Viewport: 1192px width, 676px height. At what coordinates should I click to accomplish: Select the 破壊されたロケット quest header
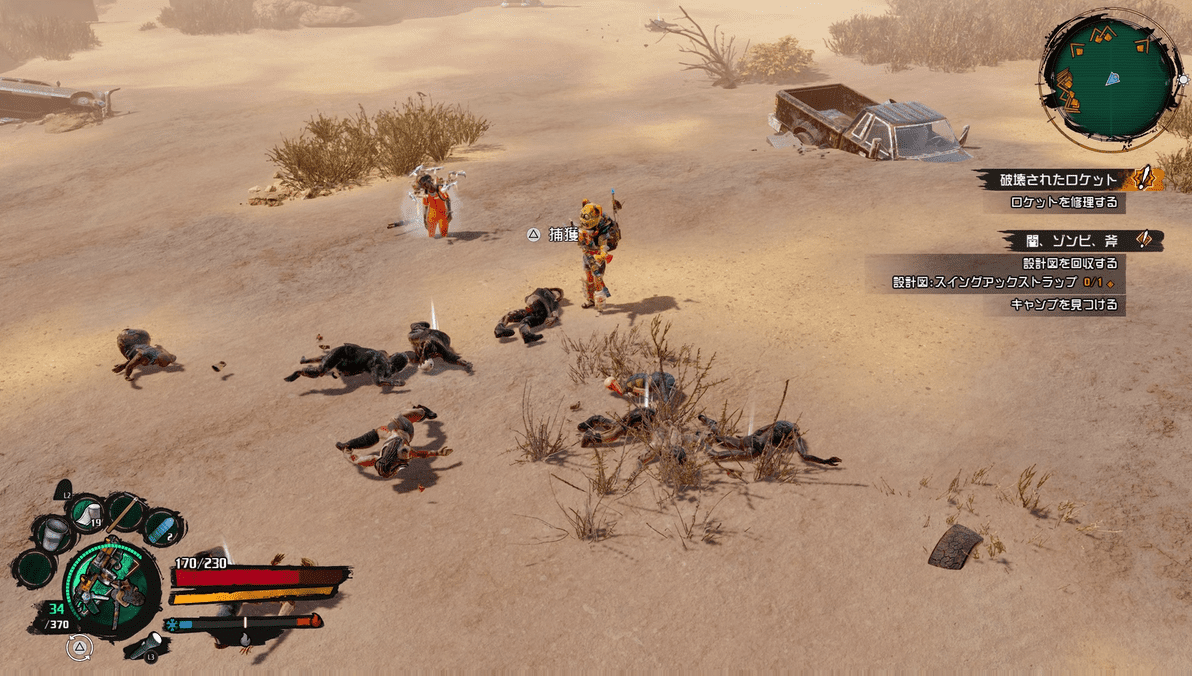tap(1059, 180)
